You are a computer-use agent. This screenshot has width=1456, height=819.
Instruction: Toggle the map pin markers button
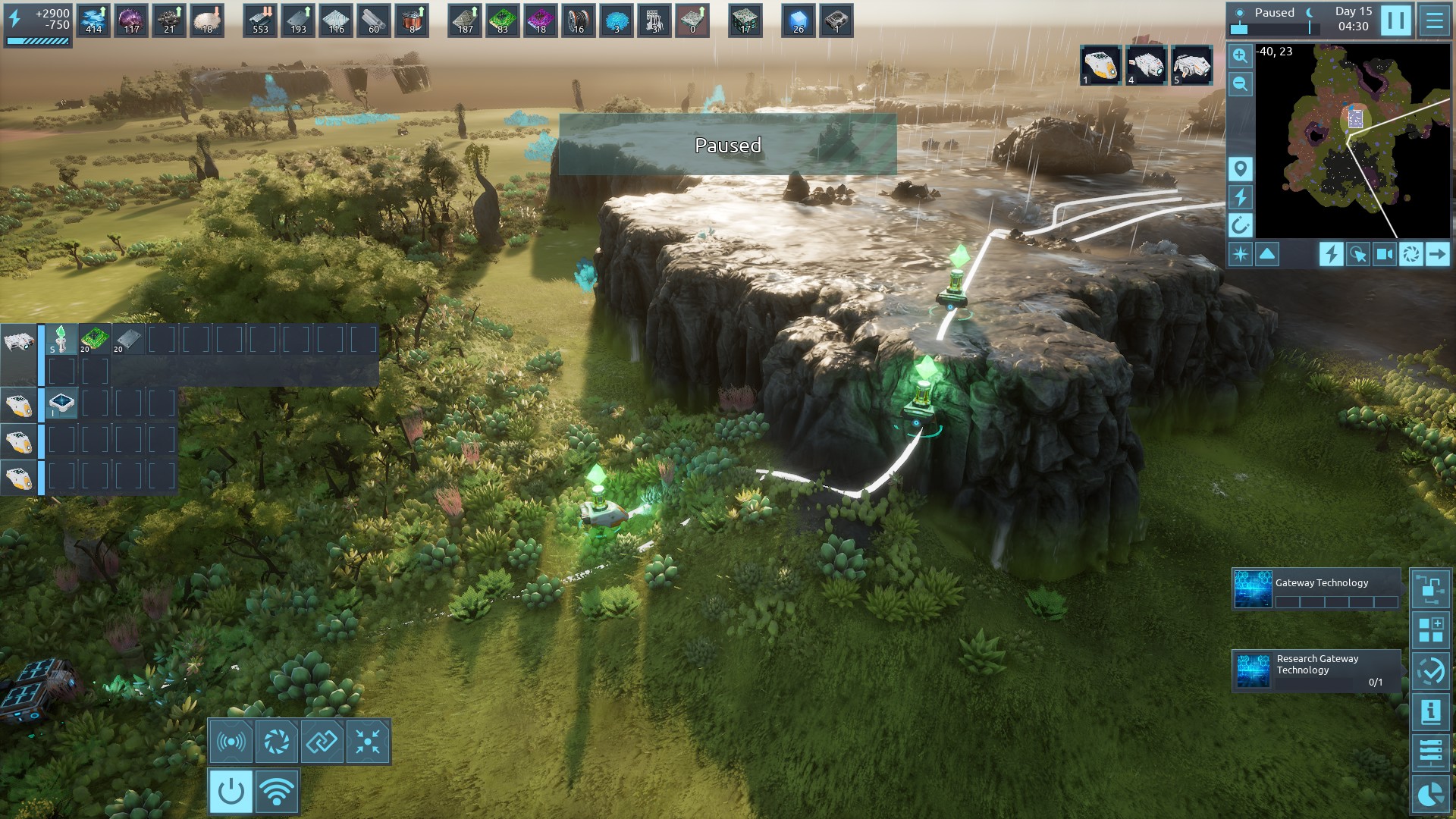[x=1240, y=168]
